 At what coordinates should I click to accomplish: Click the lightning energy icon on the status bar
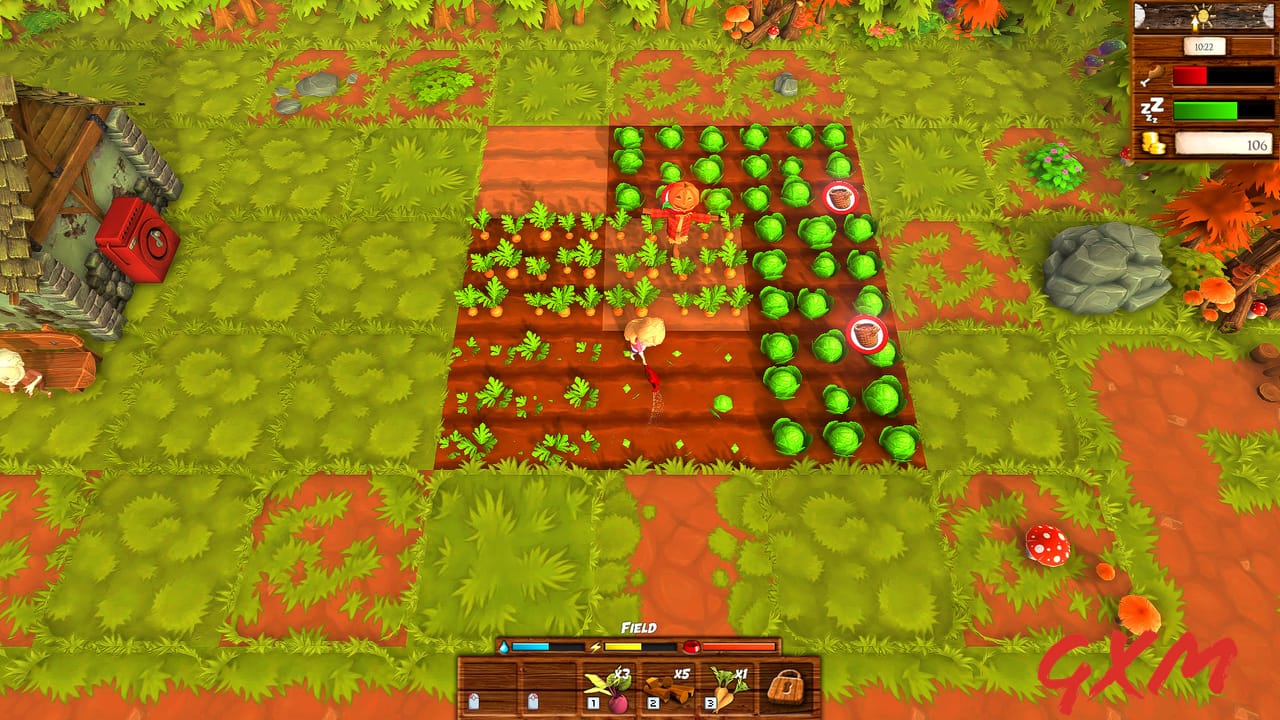(x=593, y=646)
